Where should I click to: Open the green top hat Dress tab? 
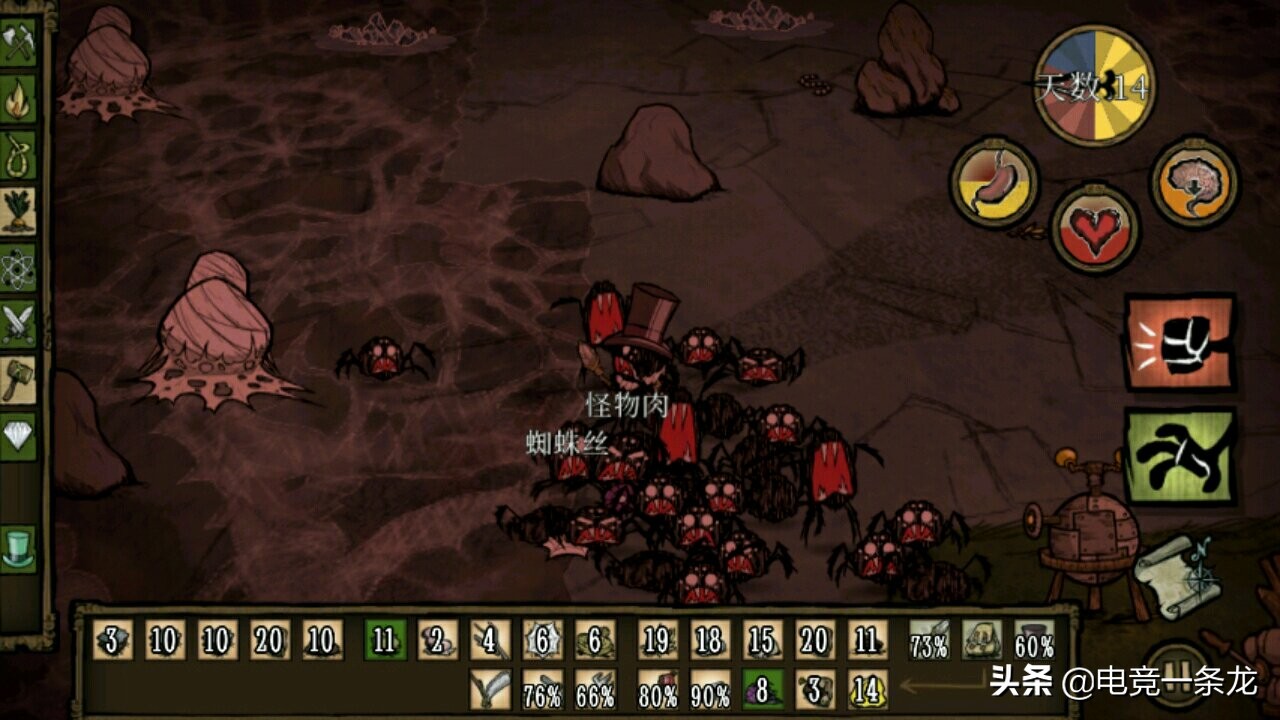click(18, 548)
